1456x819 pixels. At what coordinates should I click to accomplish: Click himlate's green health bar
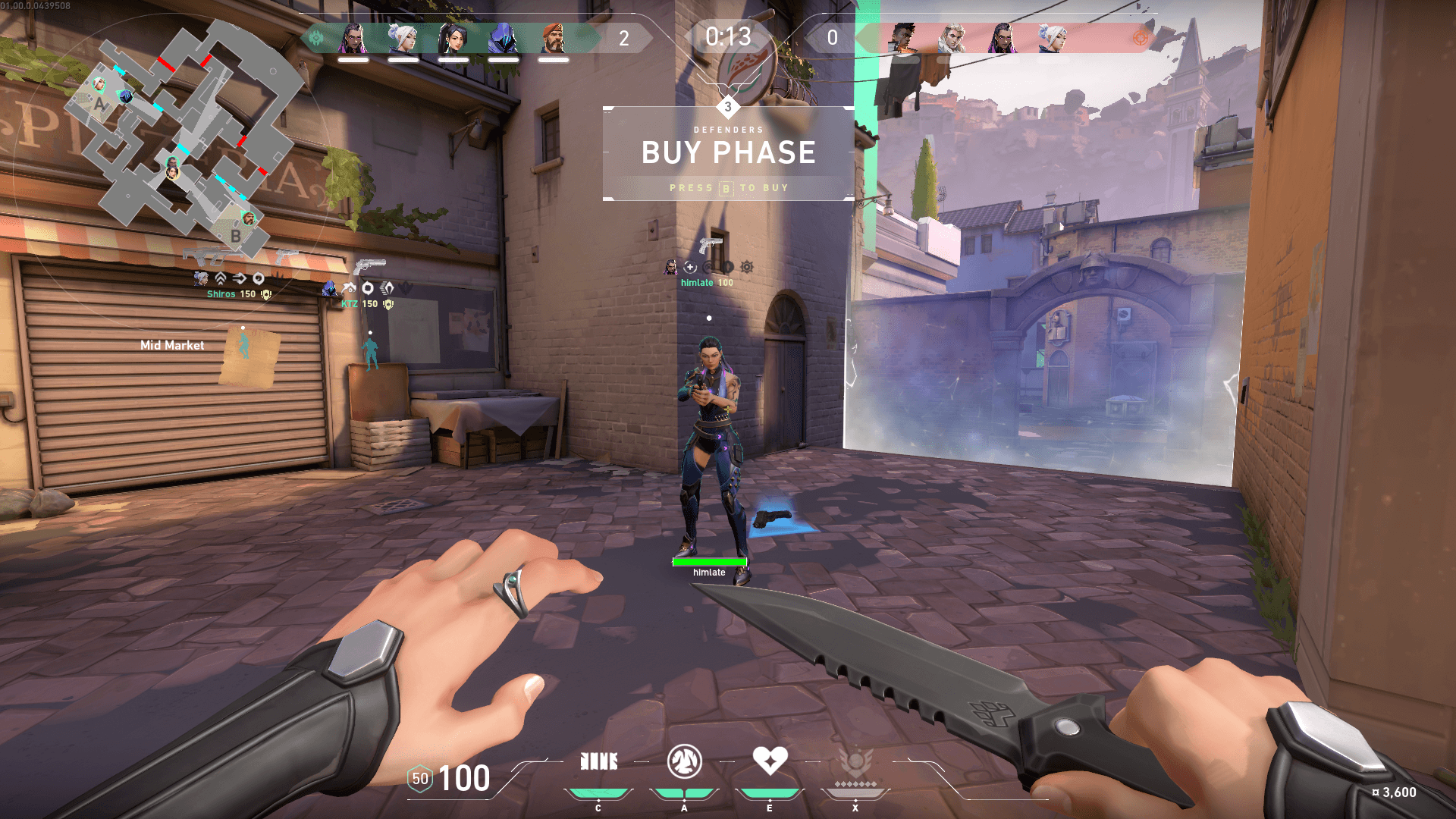[x=708, y=561]
